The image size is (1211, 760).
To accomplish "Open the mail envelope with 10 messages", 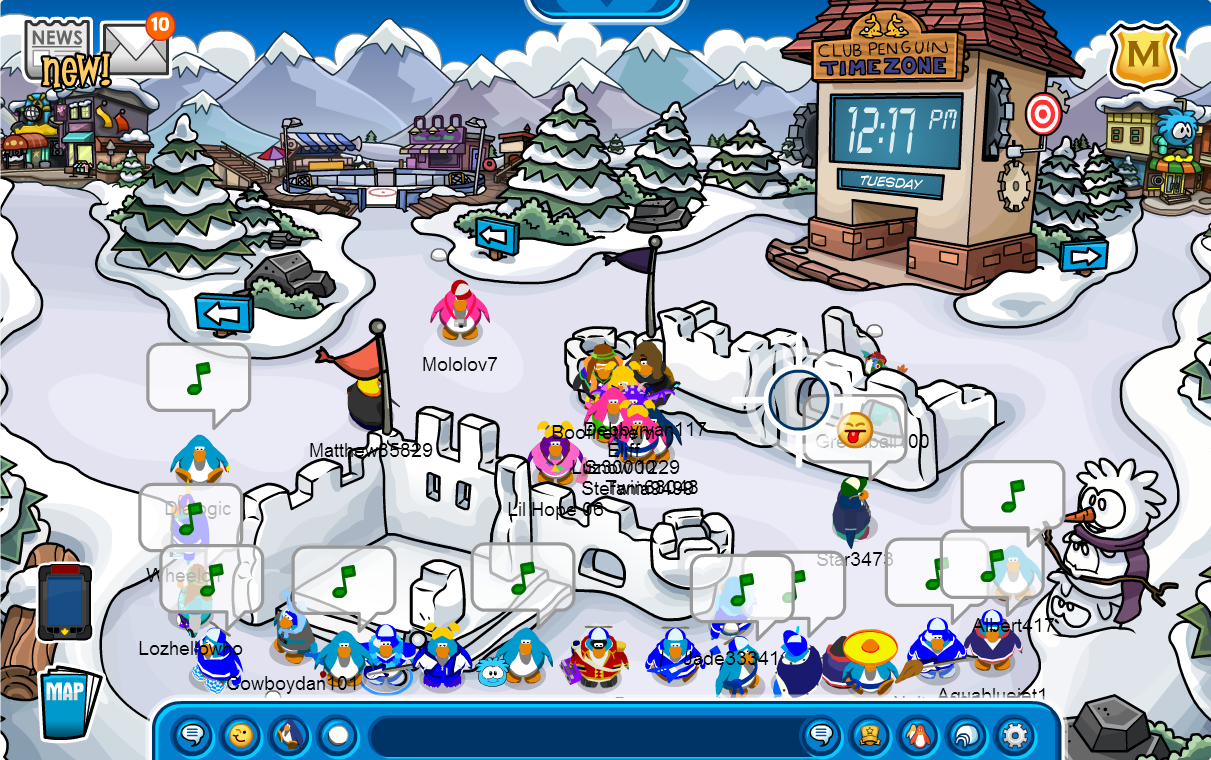I will tap(135, 48).
